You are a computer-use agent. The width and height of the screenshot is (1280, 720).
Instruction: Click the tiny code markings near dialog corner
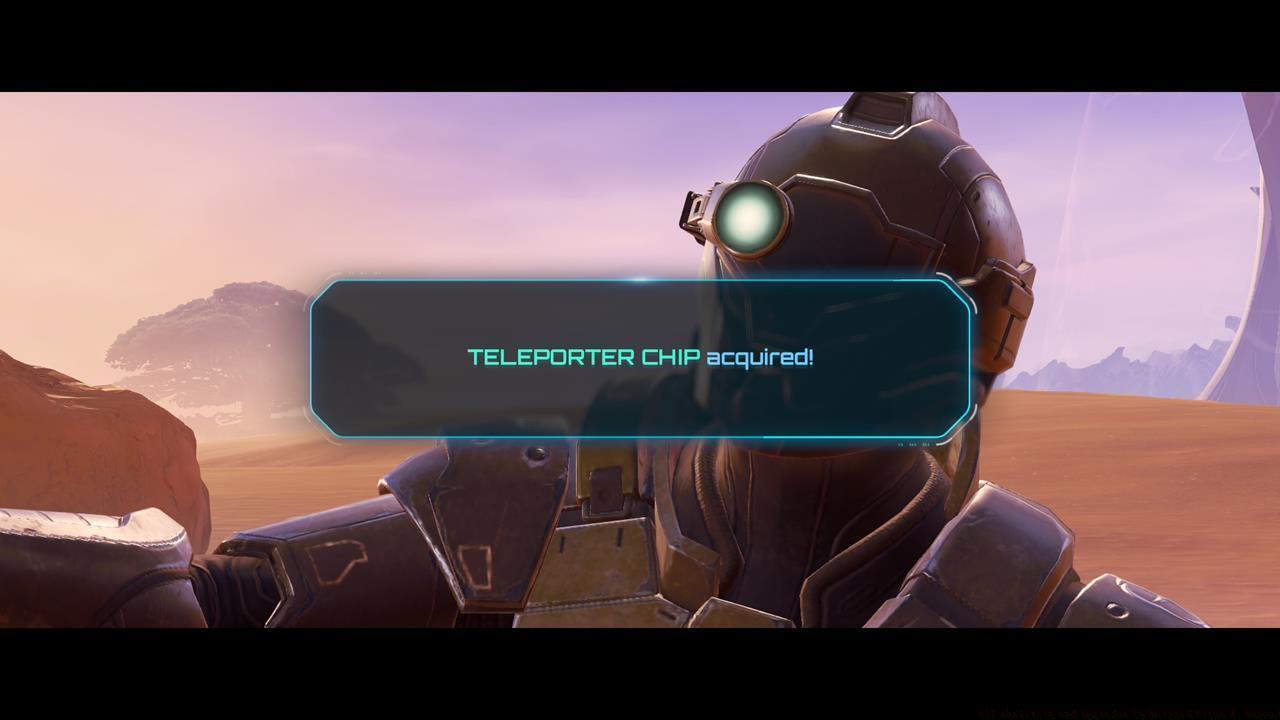coord(915,444)
